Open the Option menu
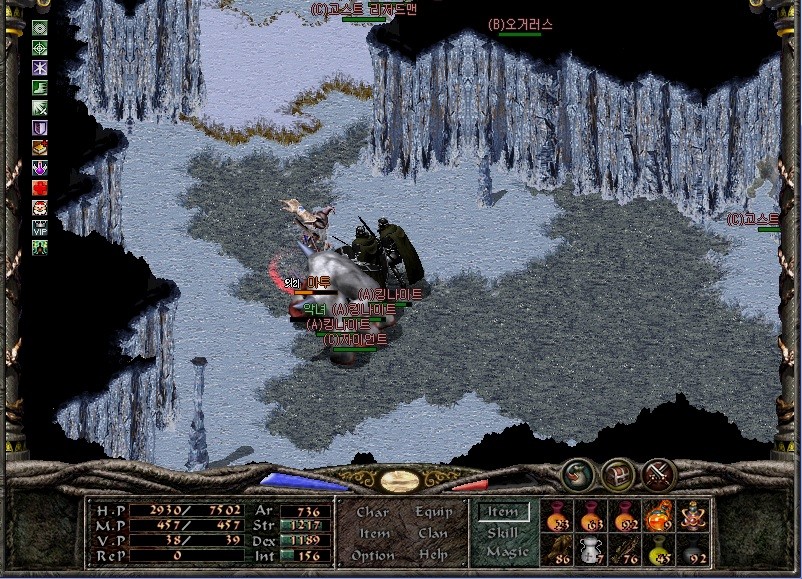Viewport: 802px width, 579px height. point(372,554)
